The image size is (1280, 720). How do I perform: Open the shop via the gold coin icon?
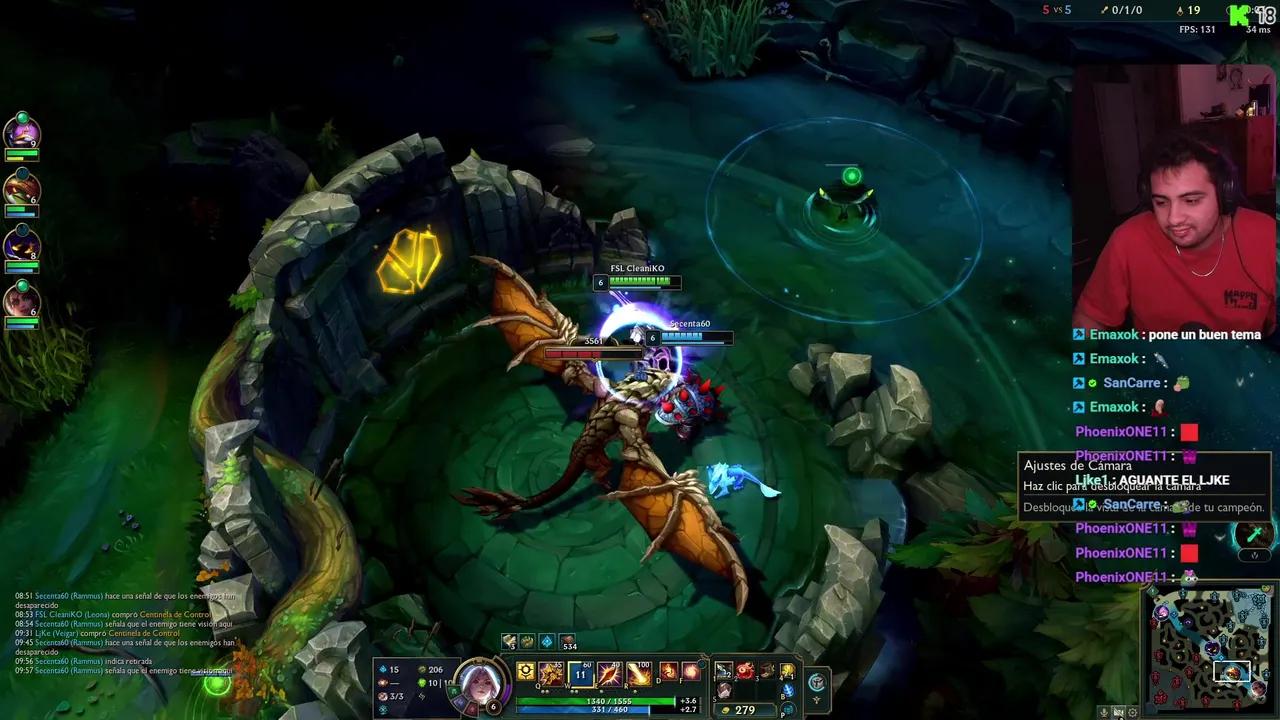tap(724, 709)
